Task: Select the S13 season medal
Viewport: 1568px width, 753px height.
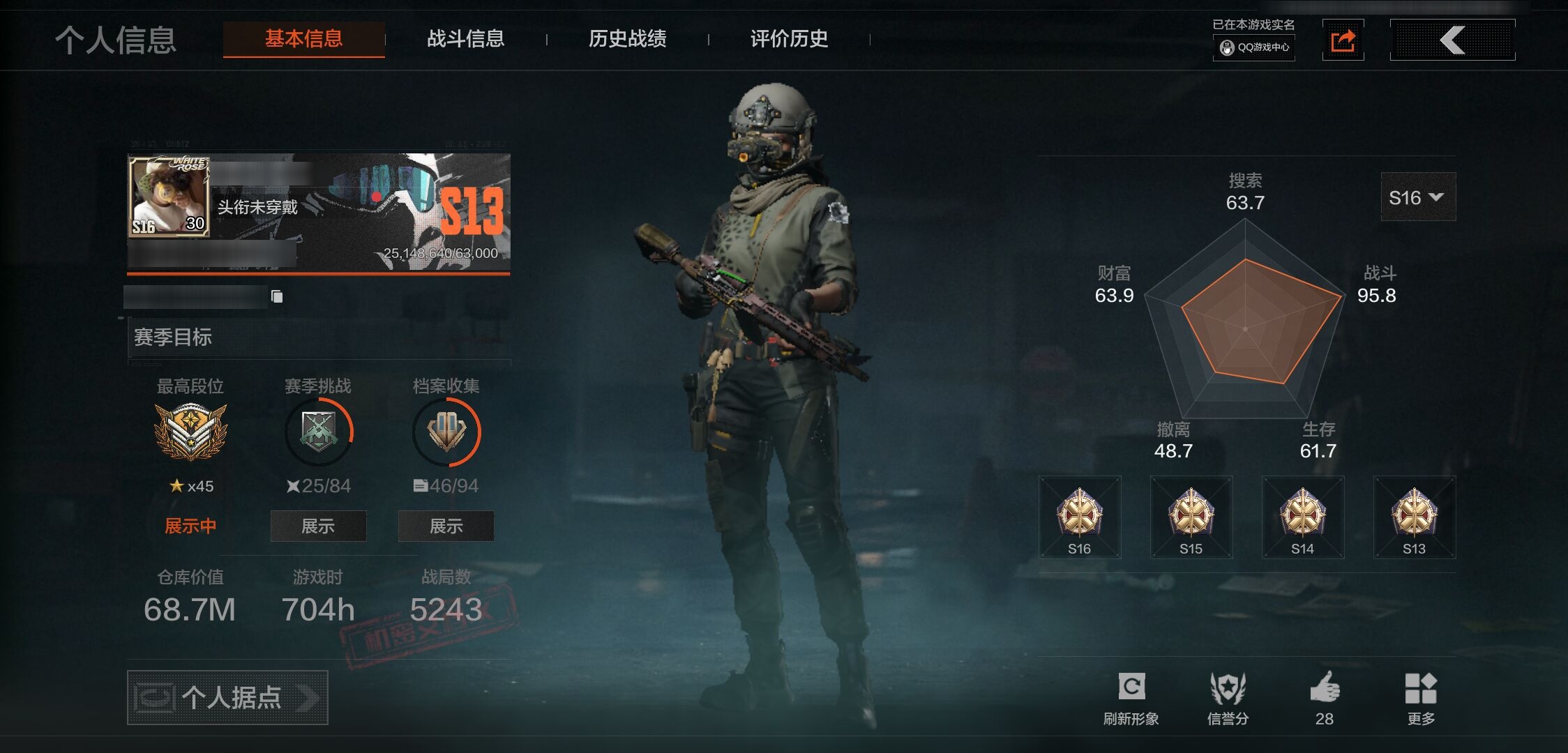Action: pyautogui.click(x=1414, y=517)
